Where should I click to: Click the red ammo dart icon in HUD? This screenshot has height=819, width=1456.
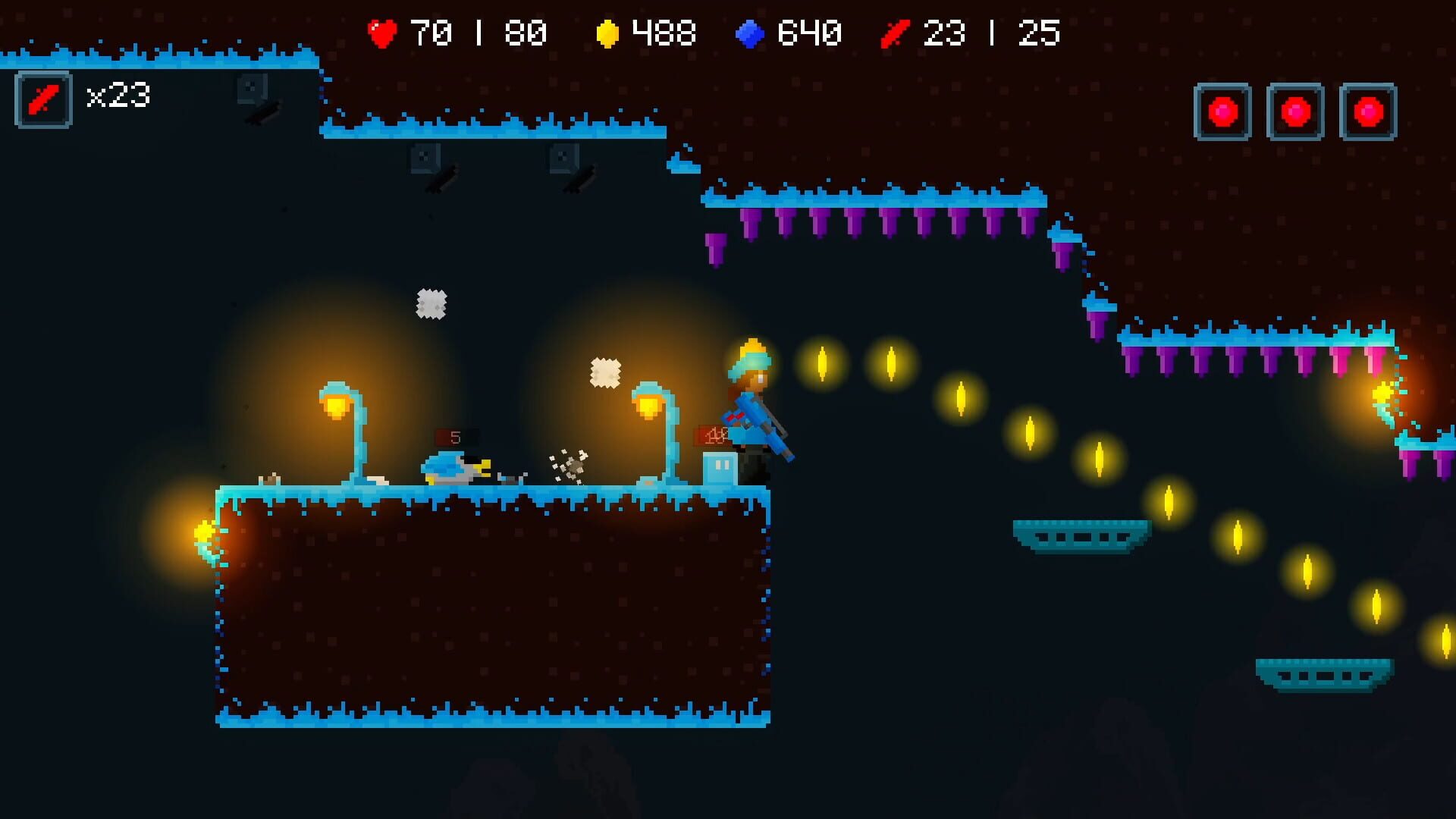(x=895, y=33)
